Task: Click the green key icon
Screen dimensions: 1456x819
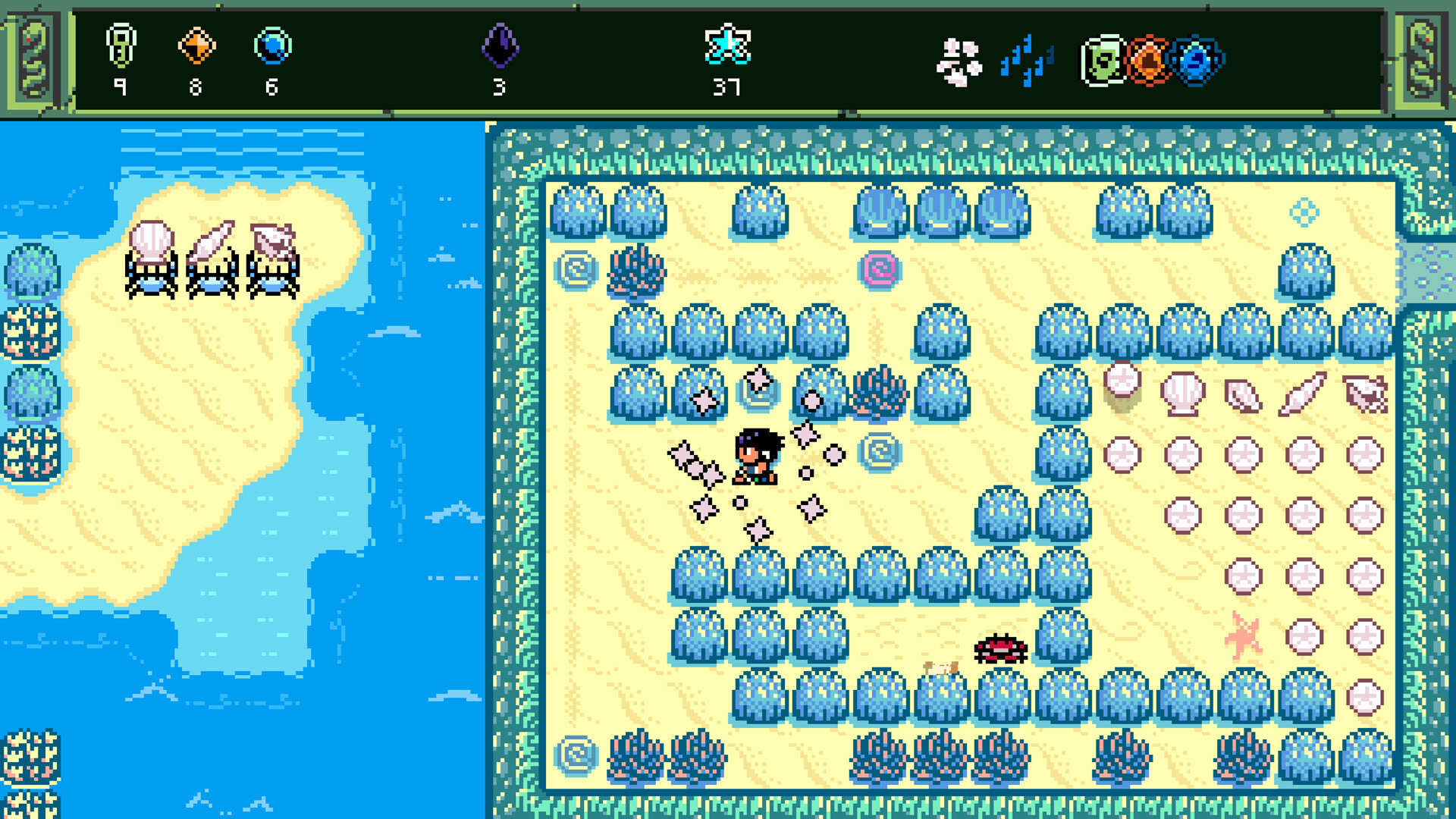Action: click(x=121, y=45)
